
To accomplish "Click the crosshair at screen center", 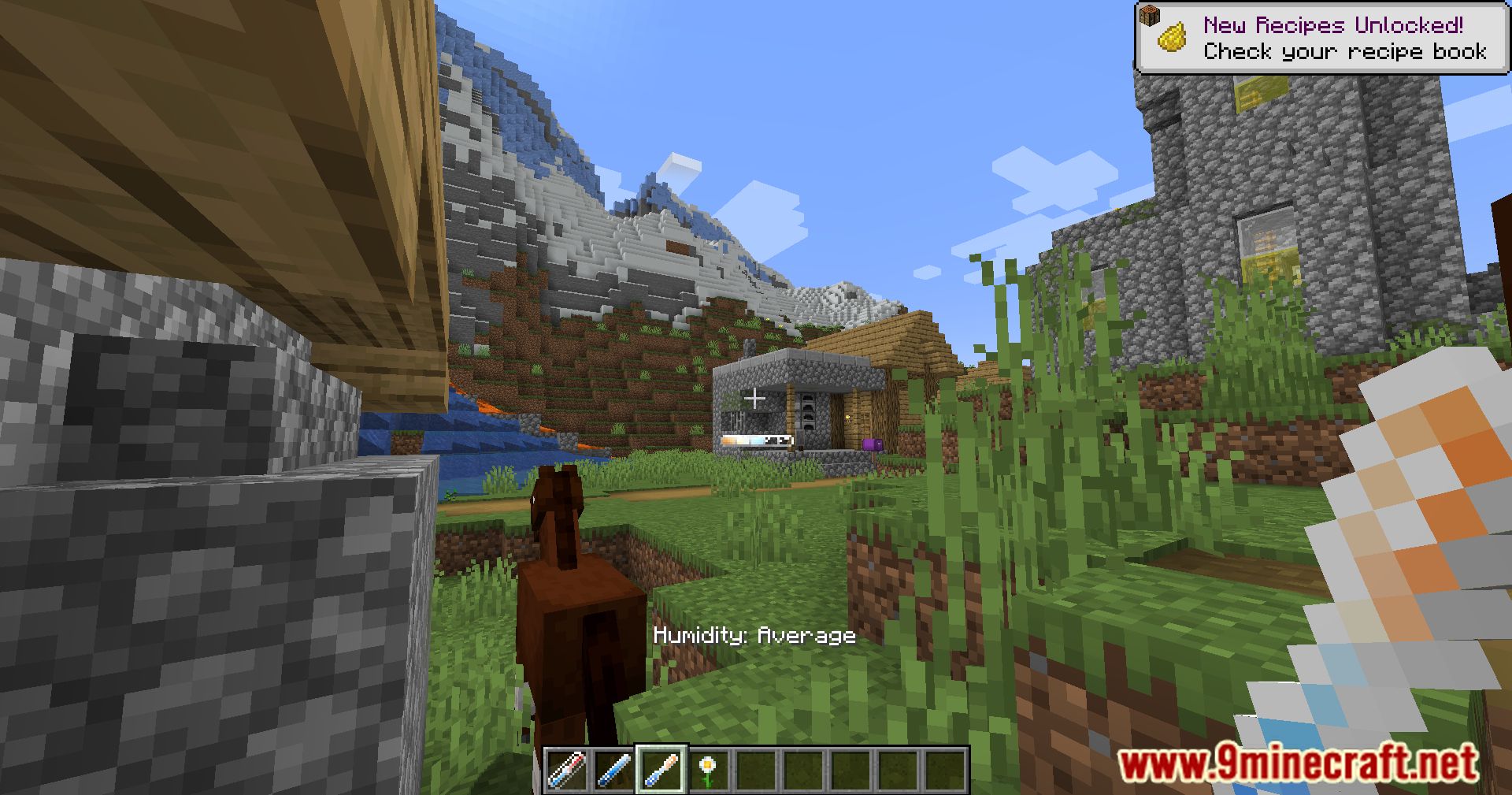I will tap(756, 397).
